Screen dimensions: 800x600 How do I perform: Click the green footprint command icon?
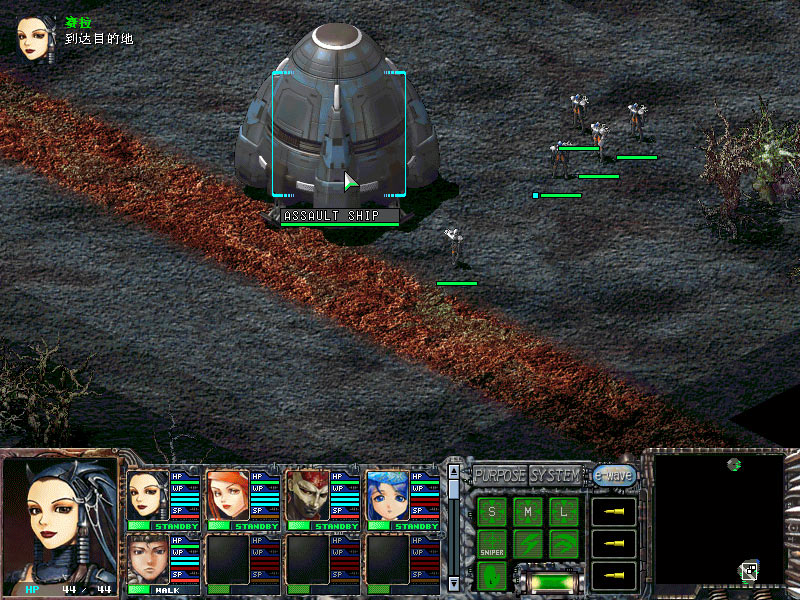tap(491, 576)
